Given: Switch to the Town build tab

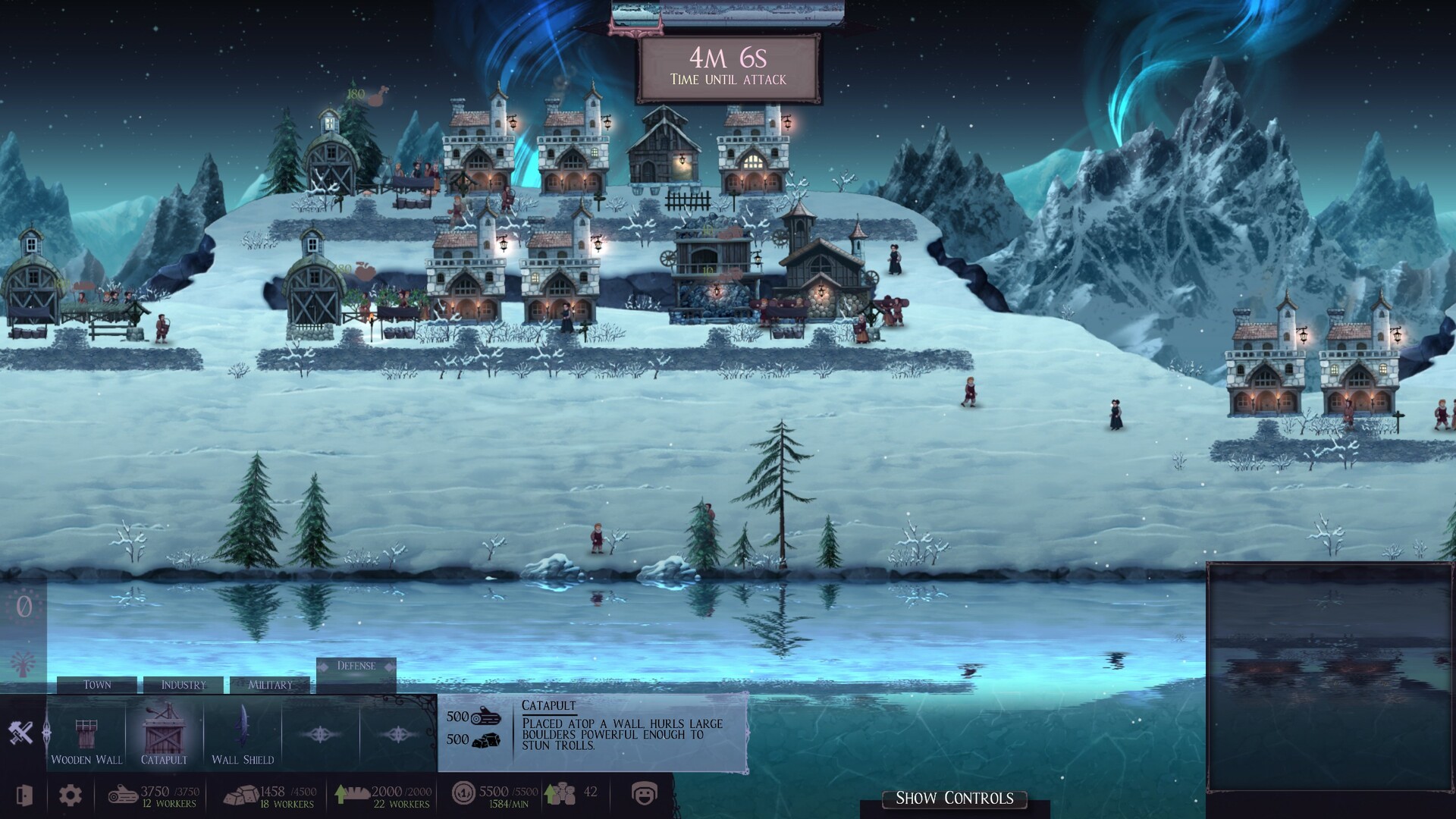Looking at the screenshot, I should click(97, 685).
